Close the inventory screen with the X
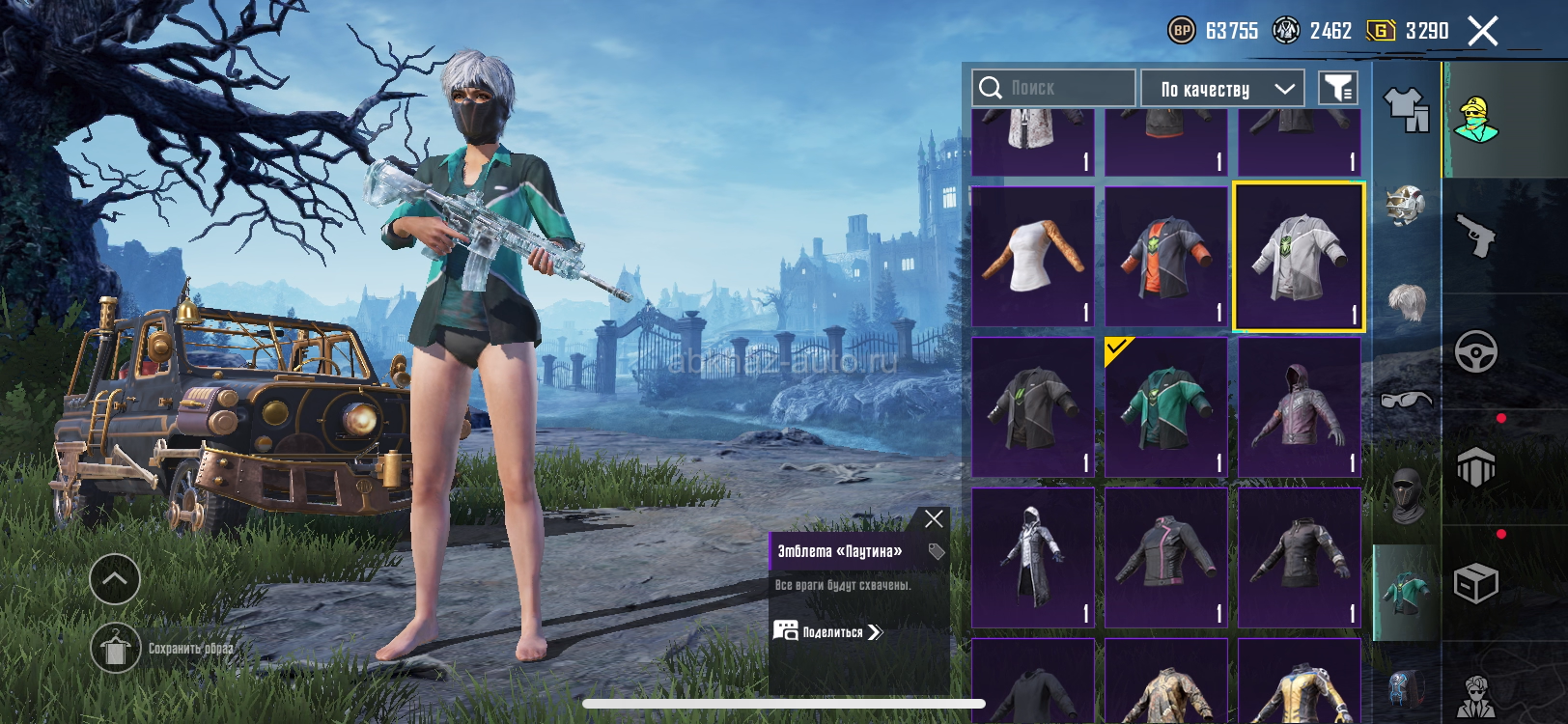Image resolution: width=1568 pixels, height=724 pixels. pyautogui.click(x=1483, y=32)
